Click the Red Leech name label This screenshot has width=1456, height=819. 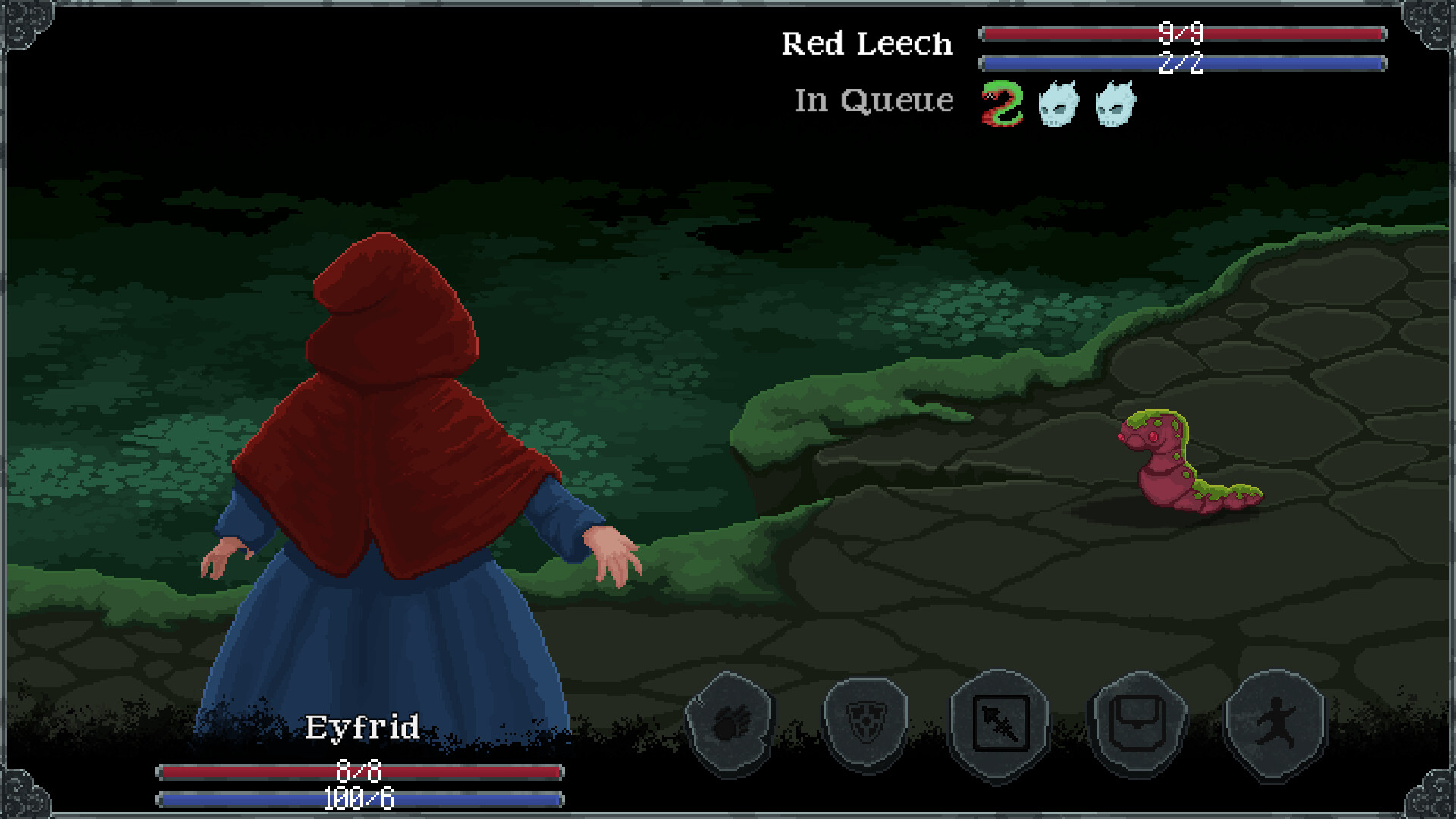867,43
